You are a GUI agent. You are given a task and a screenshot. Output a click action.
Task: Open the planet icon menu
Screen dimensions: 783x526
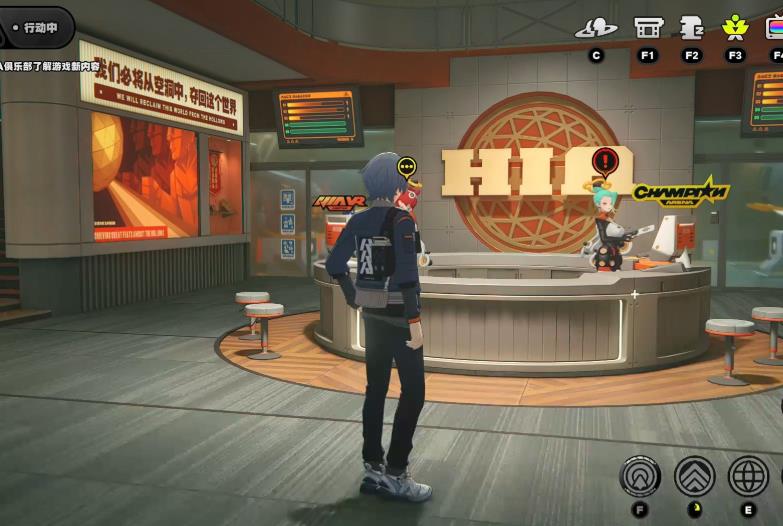596,28
